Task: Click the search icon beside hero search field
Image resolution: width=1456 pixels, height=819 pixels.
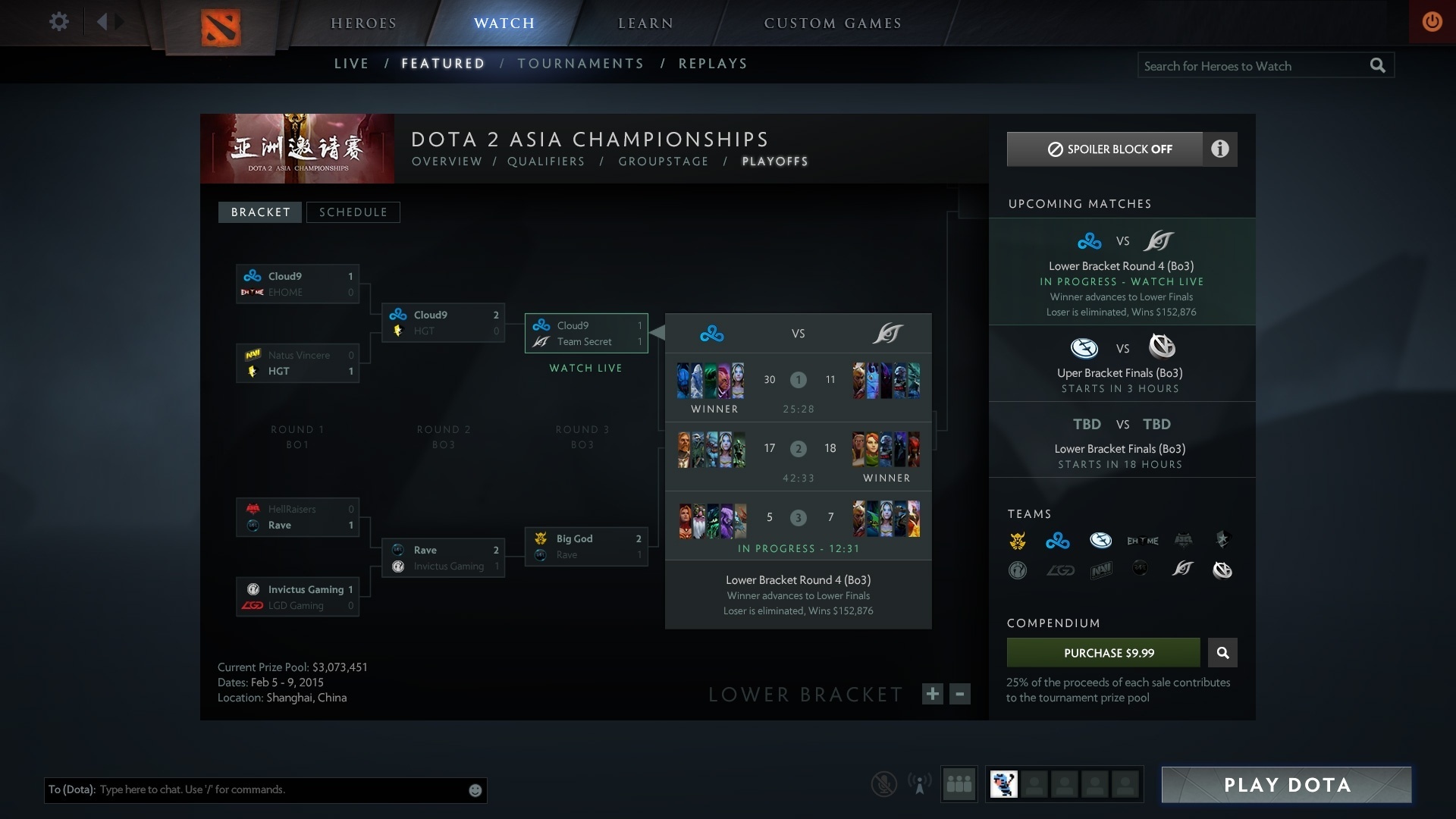Action: (1378, 65)
